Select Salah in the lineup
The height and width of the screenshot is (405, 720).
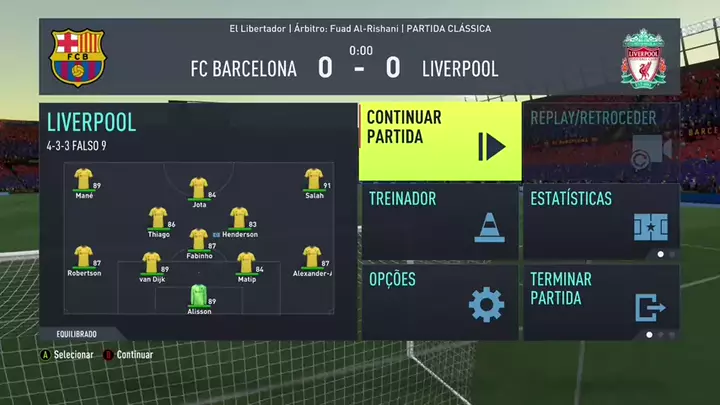point(314,180)
